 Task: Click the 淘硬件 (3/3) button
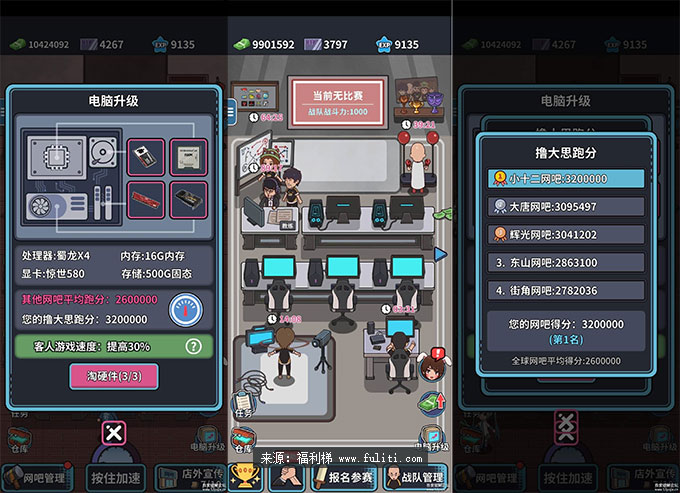(113, 376)
